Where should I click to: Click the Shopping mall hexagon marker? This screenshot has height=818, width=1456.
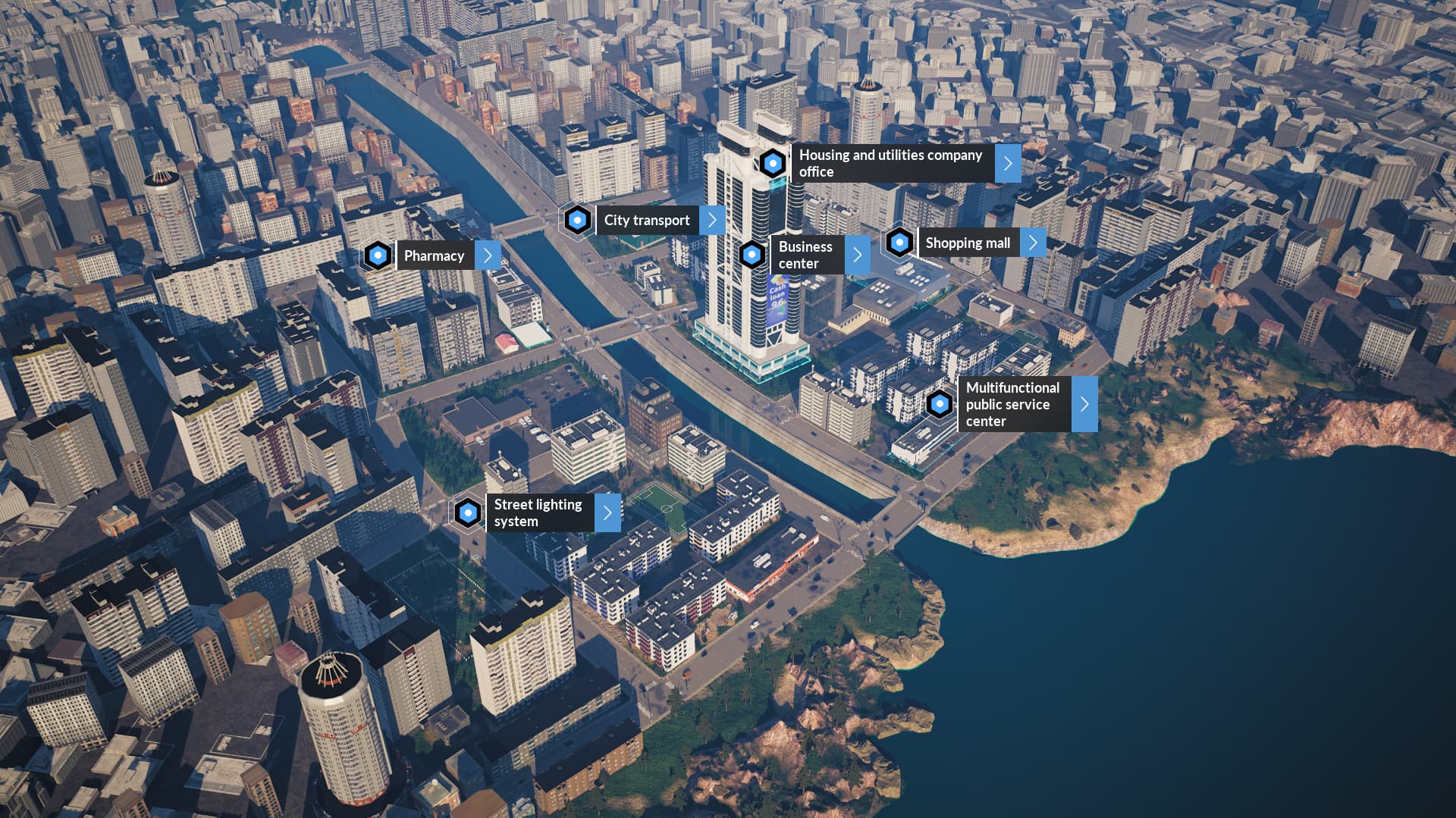point(899,243)
